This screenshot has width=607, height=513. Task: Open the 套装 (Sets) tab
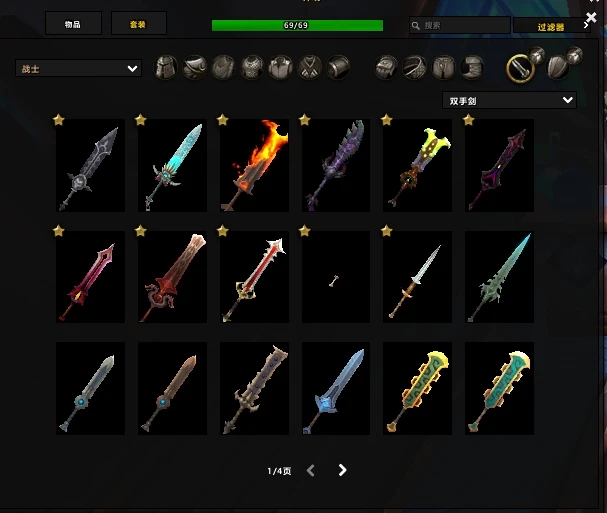pyautogui.click(x=139, y=24)
